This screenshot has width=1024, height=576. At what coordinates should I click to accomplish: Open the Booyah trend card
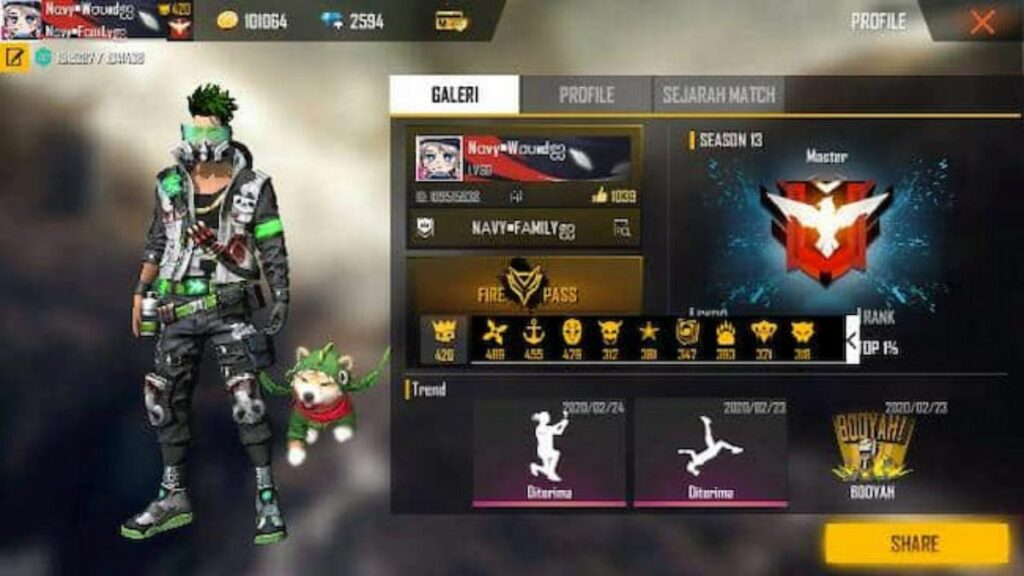point(871,450)
